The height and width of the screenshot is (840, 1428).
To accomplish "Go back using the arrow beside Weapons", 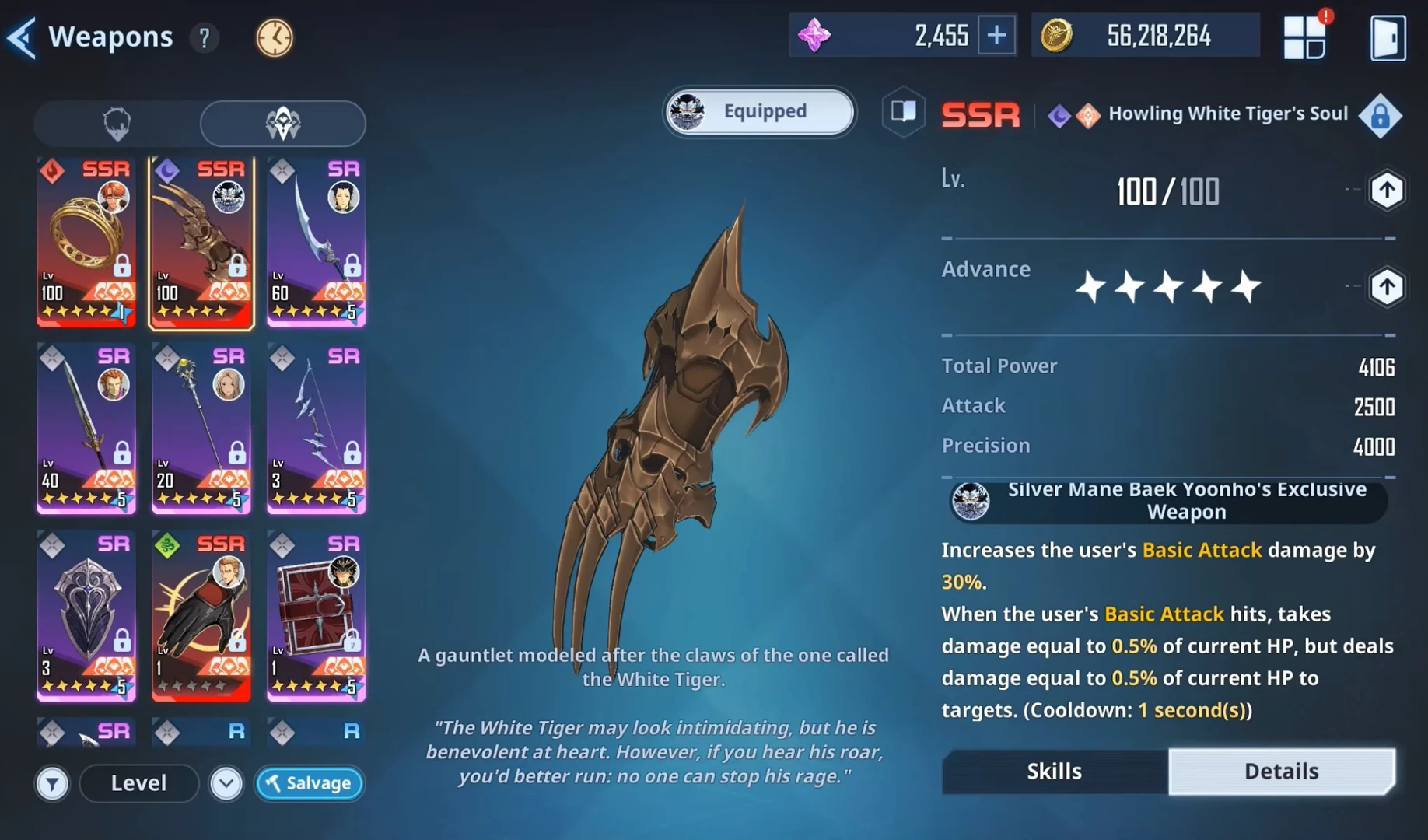I will [x=22, y=37].
